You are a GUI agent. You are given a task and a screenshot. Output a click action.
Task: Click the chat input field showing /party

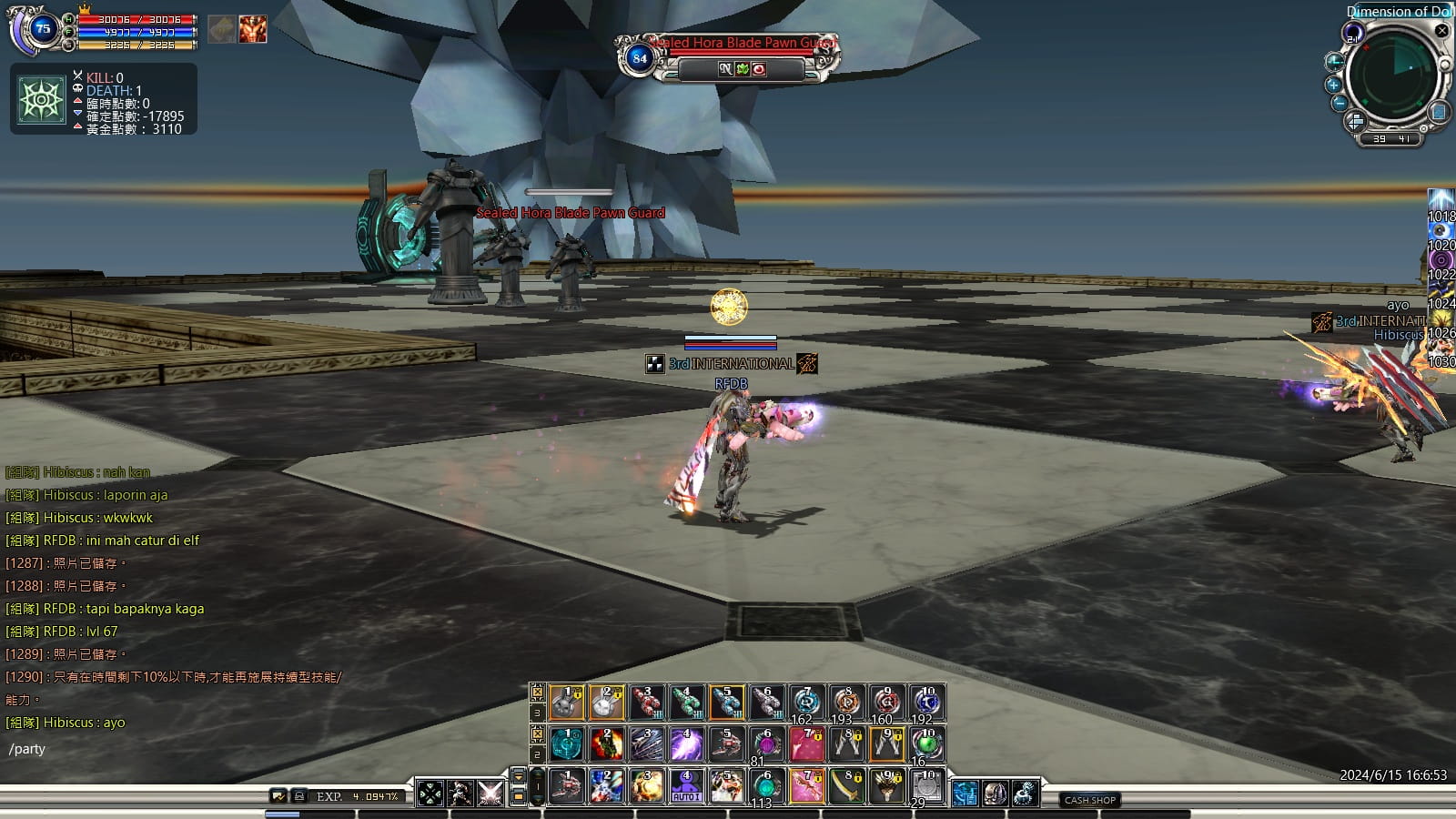[136, 750]
